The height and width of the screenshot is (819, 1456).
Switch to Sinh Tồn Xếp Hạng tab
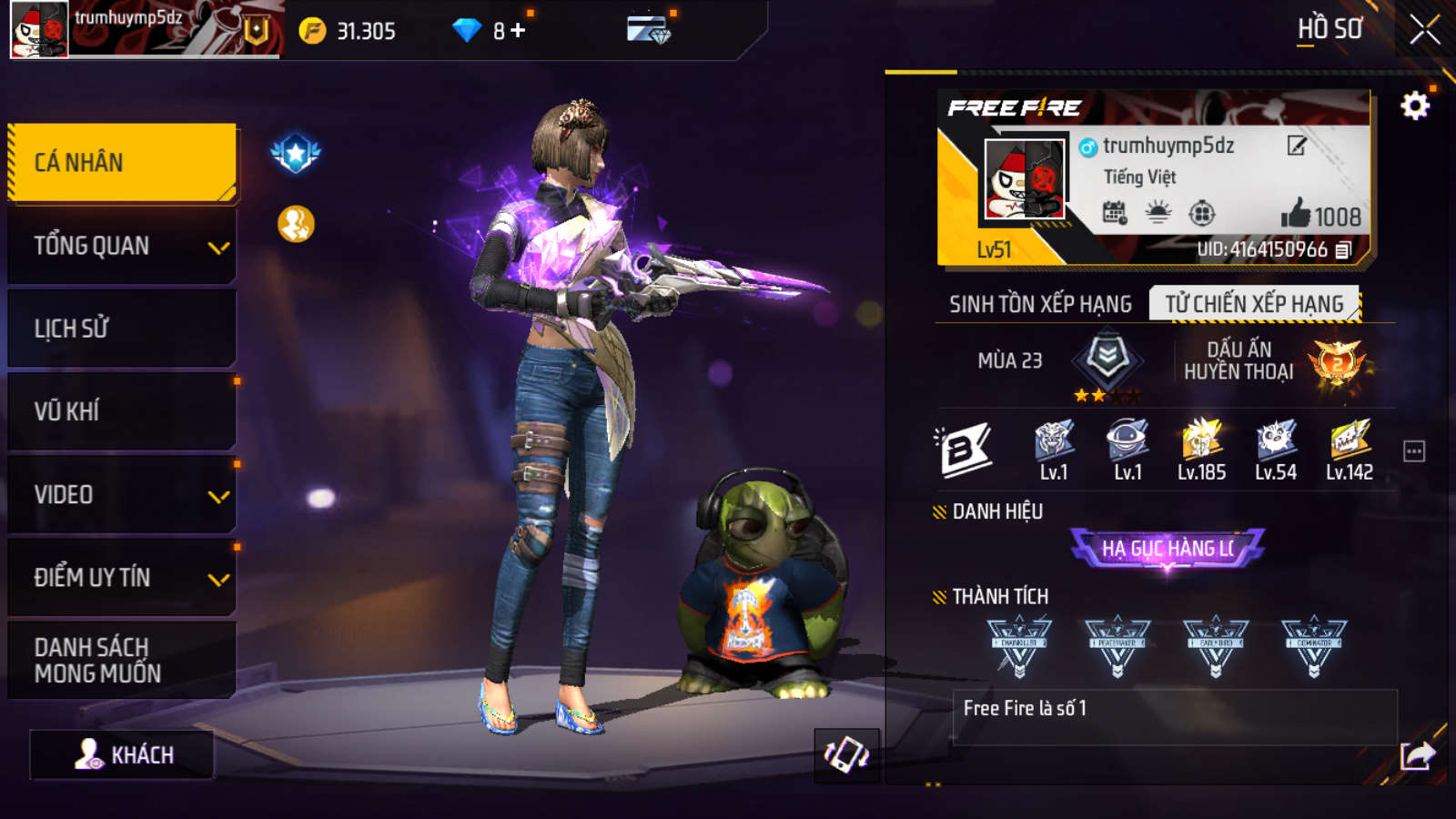1040,304
